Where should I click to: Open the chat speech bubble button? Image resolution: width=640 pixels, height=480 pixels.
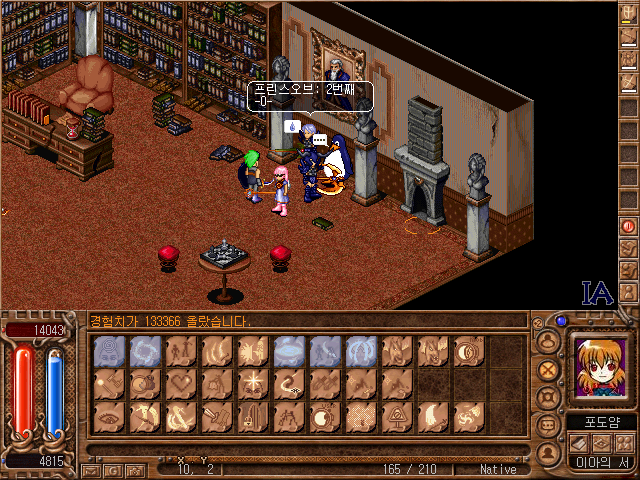(547, 425)
